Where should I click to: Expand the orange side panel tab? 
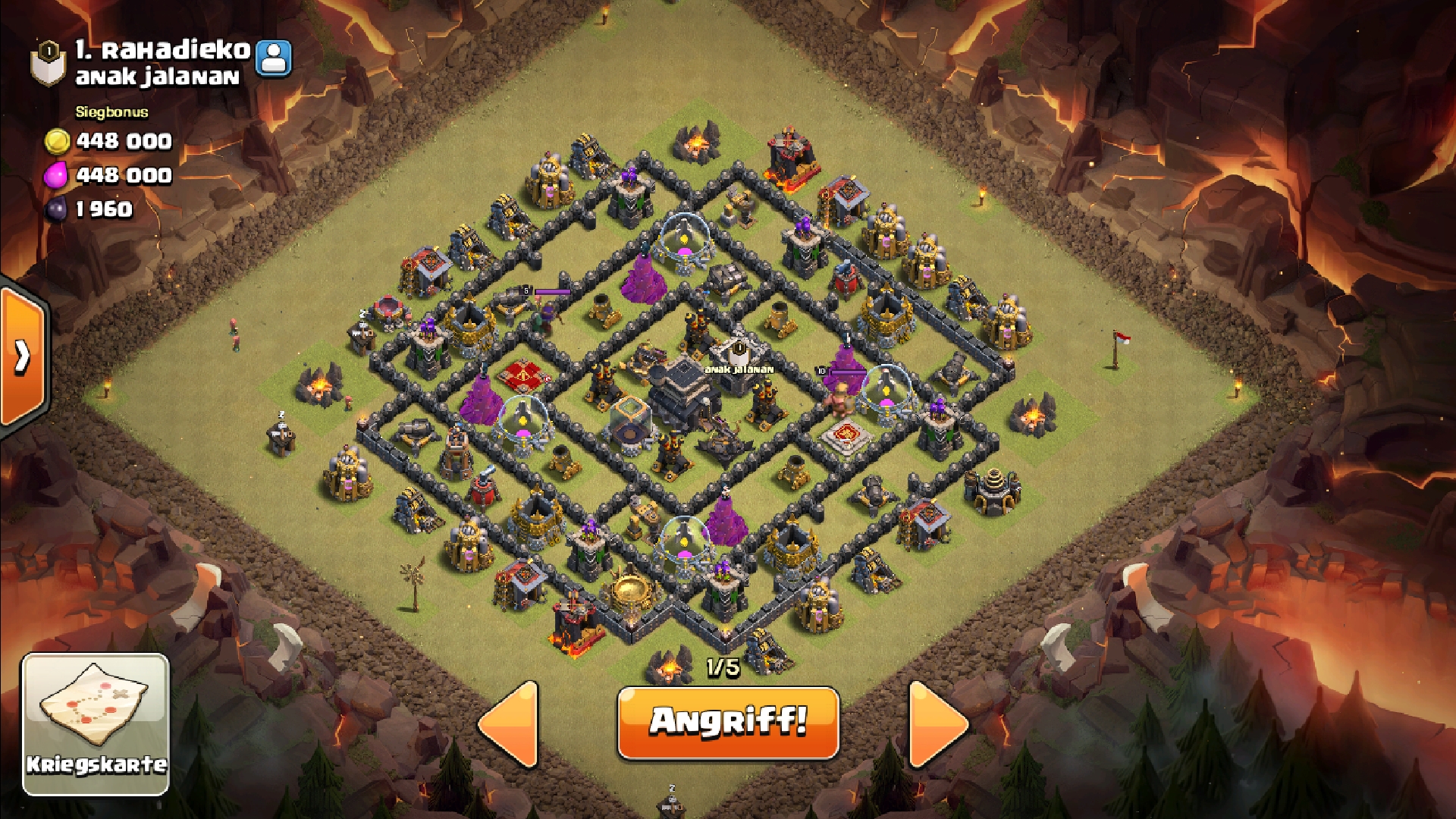click(23, 355)
